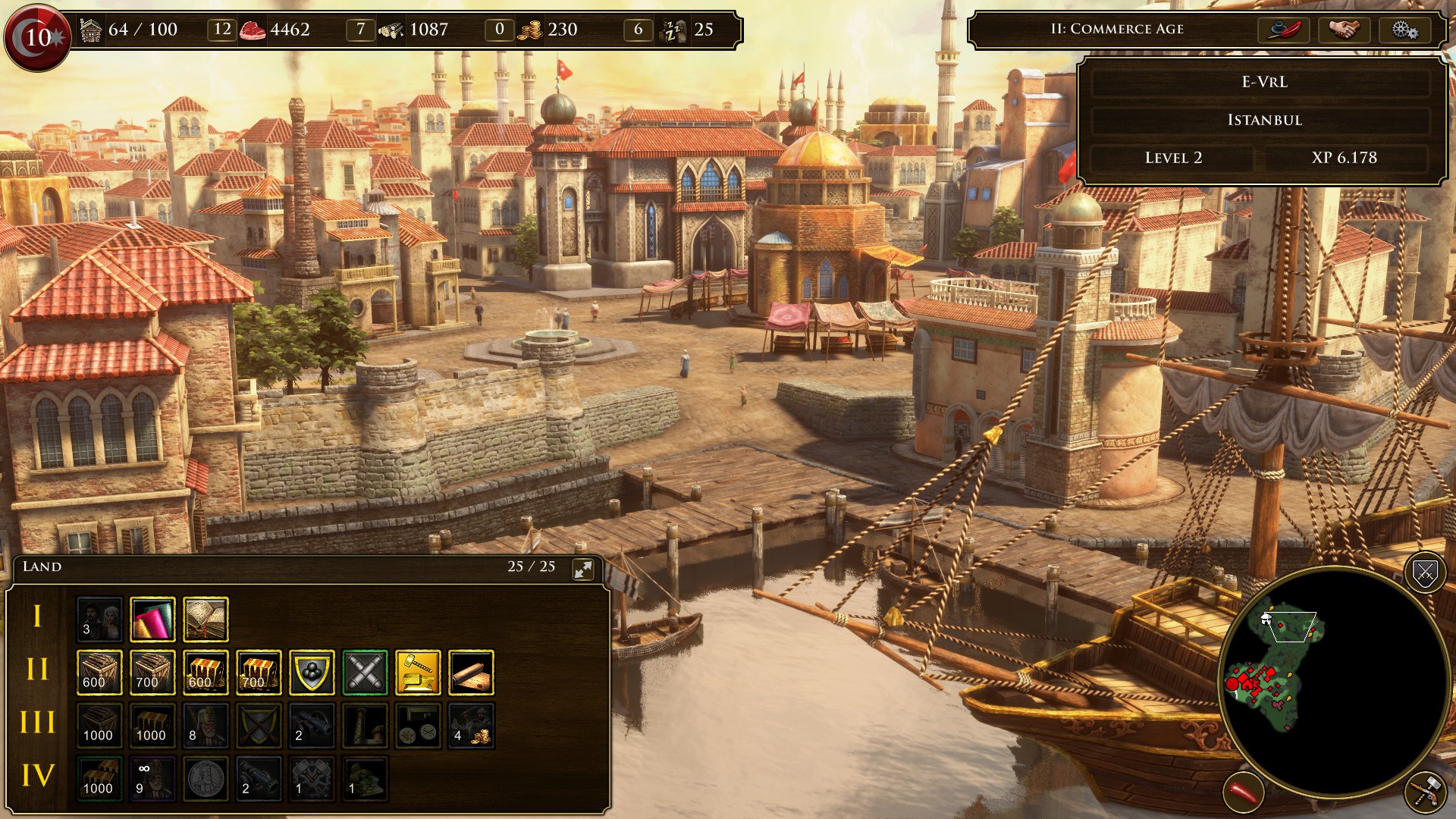Send the 700 wood crates card

(152, 673)
